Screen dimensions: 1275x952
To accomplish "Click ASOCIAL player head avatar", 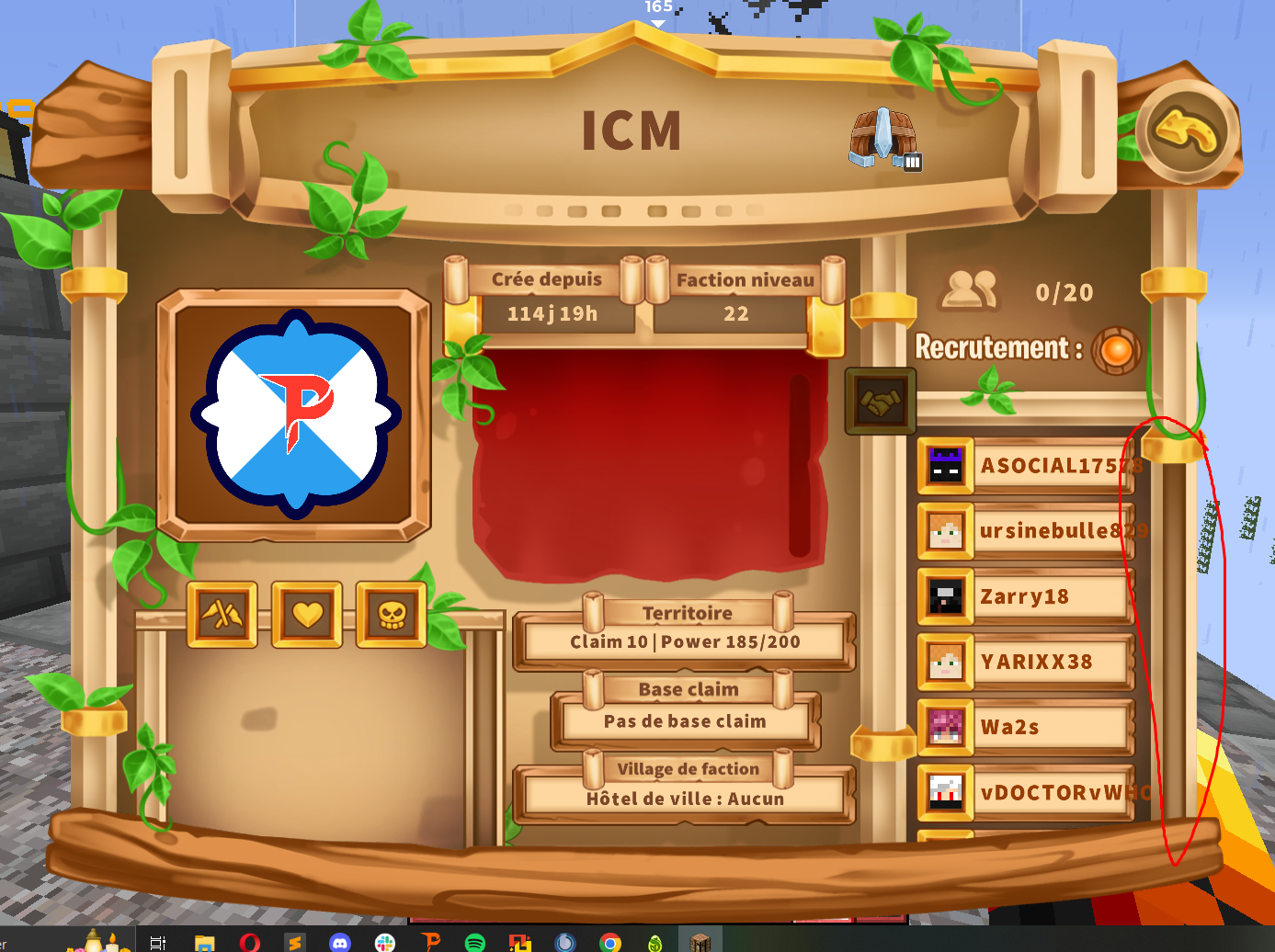I will pos(947,465).
